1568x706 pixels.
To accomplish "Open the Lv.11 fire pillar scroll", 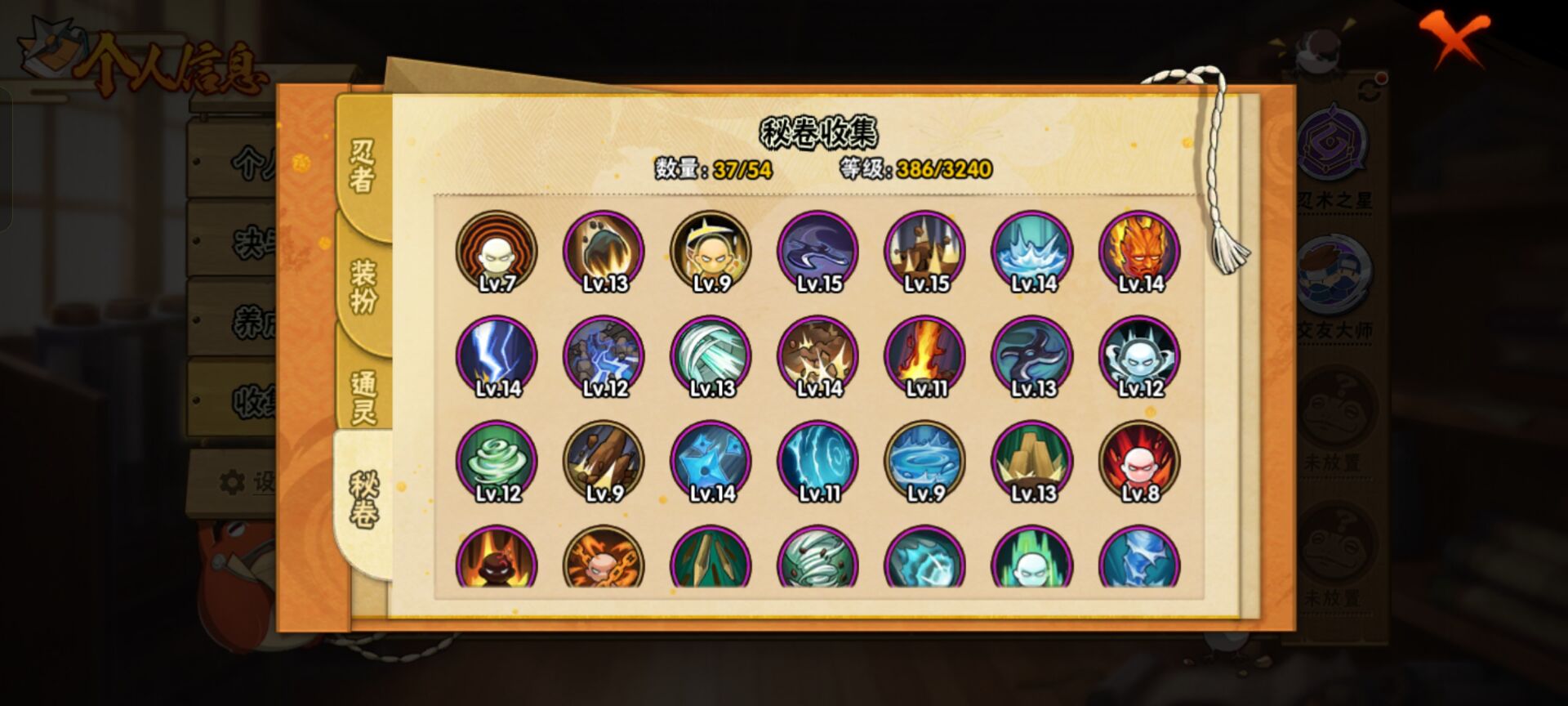I will point(924,355).
